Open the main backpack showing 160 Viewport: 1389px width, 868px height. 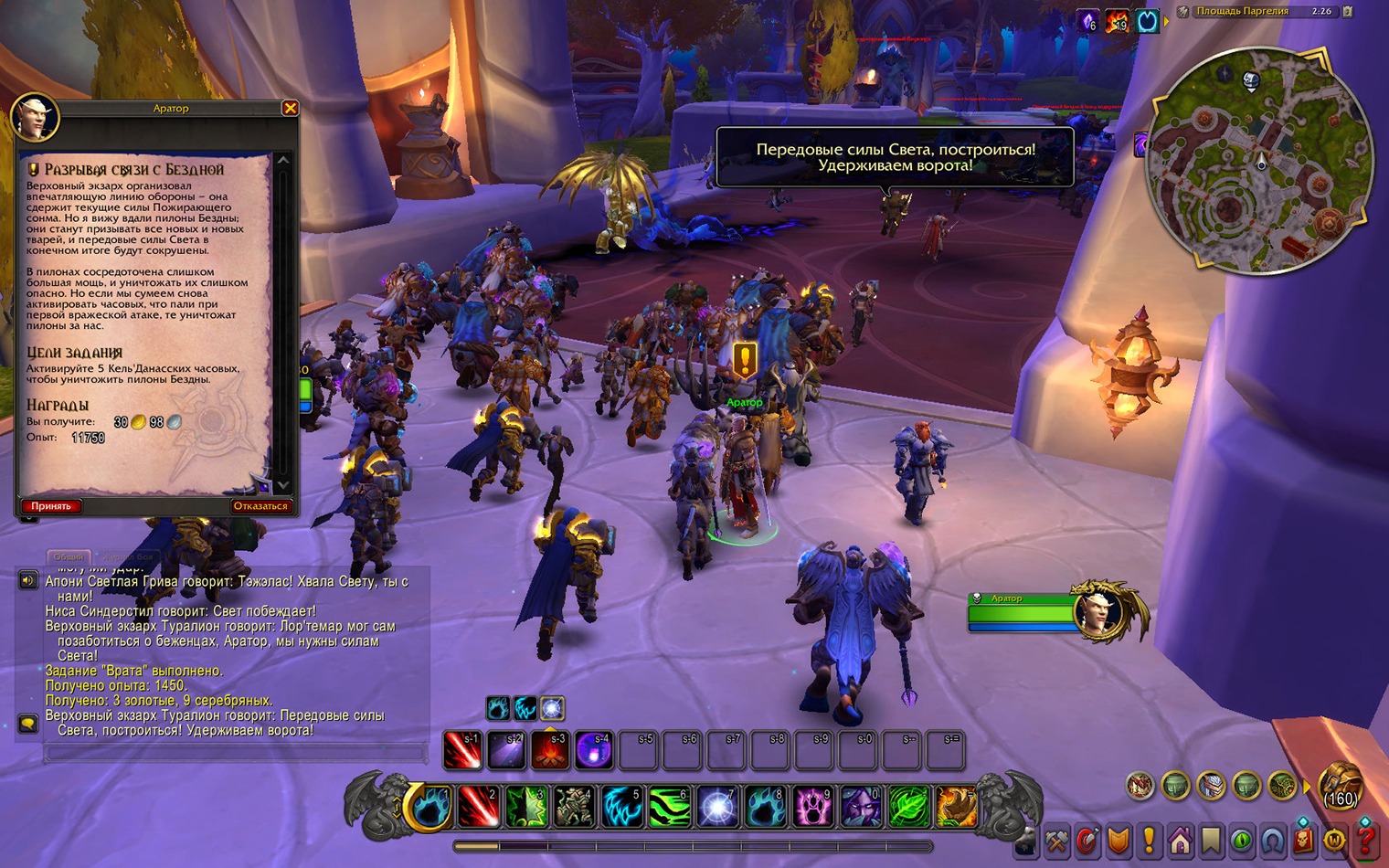[1341, 786]
